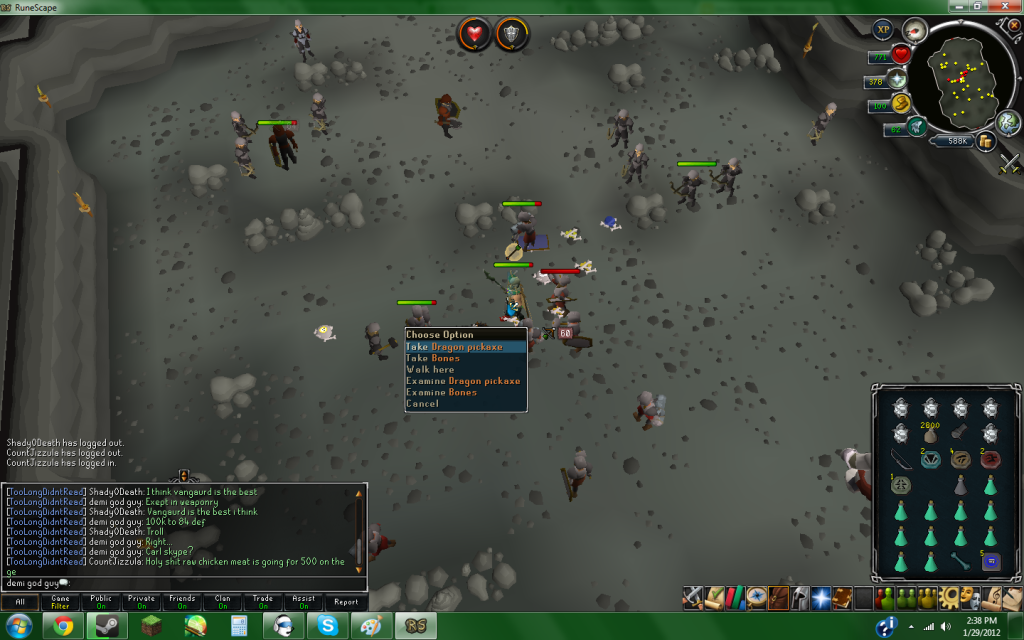Select the coin pouch with 2800

click(931, 434)
